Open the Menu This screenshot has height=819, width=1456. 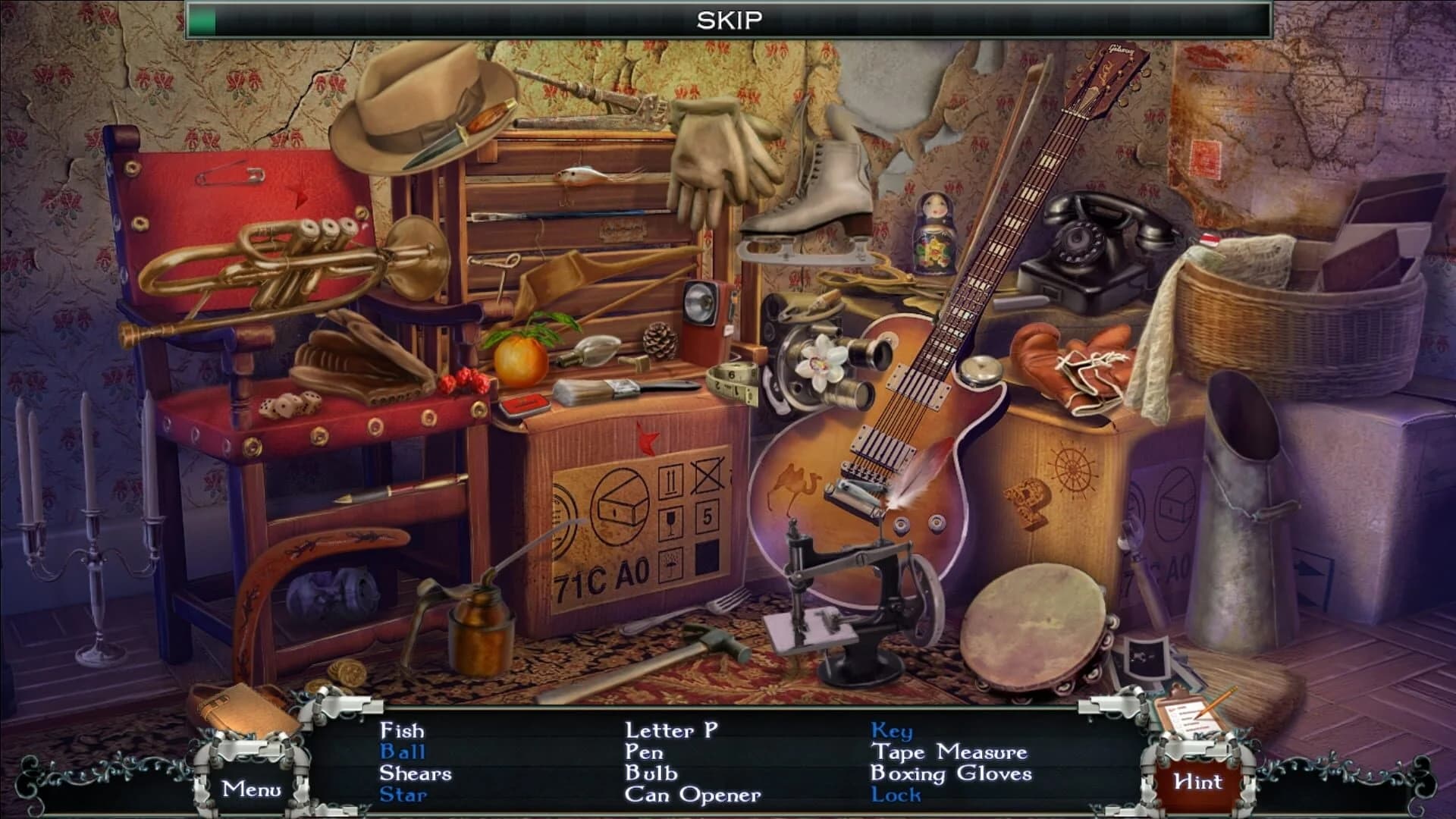pos(253,789)
